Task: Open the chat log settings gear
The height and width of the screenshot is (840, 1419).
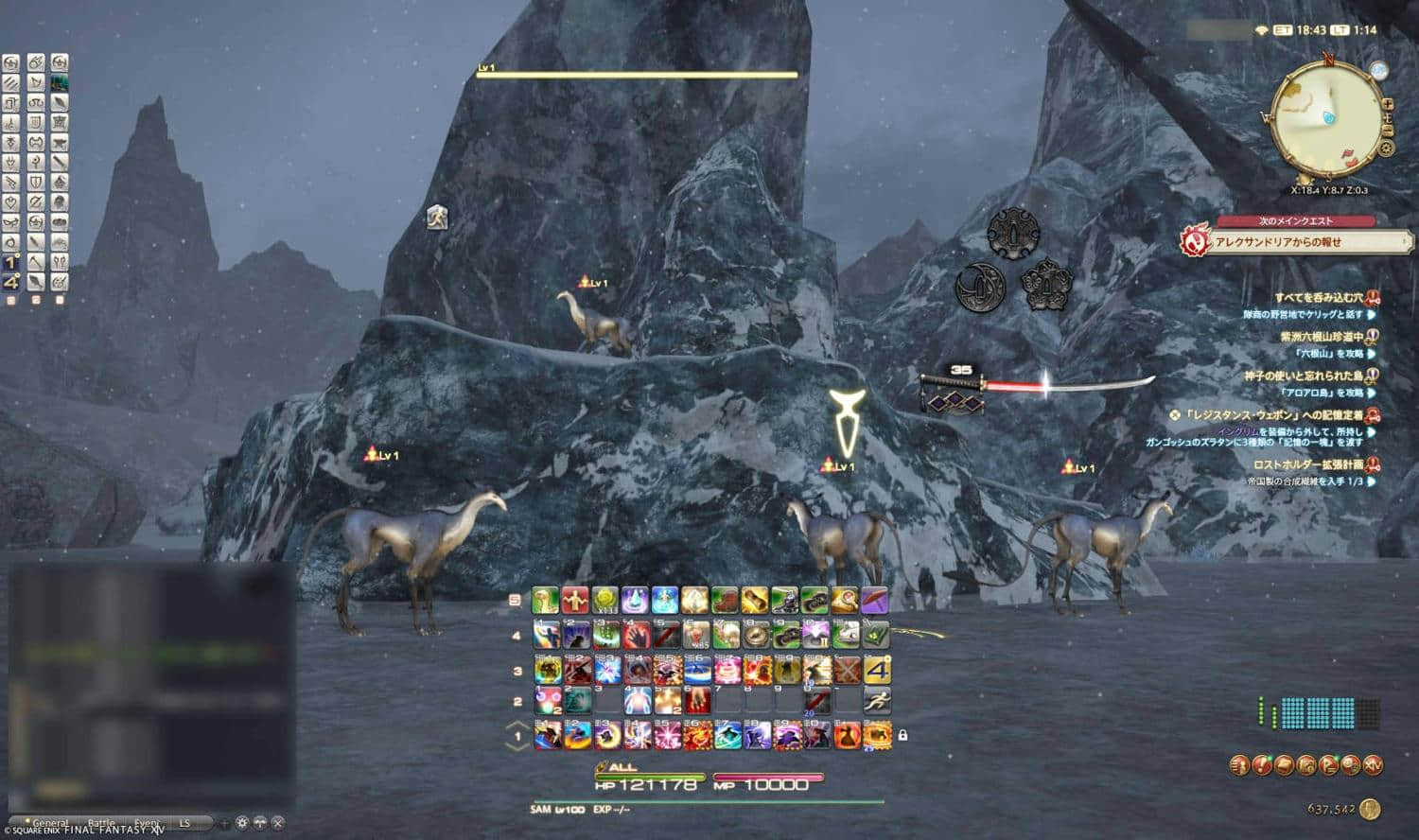Action: [x=242, y=823]
